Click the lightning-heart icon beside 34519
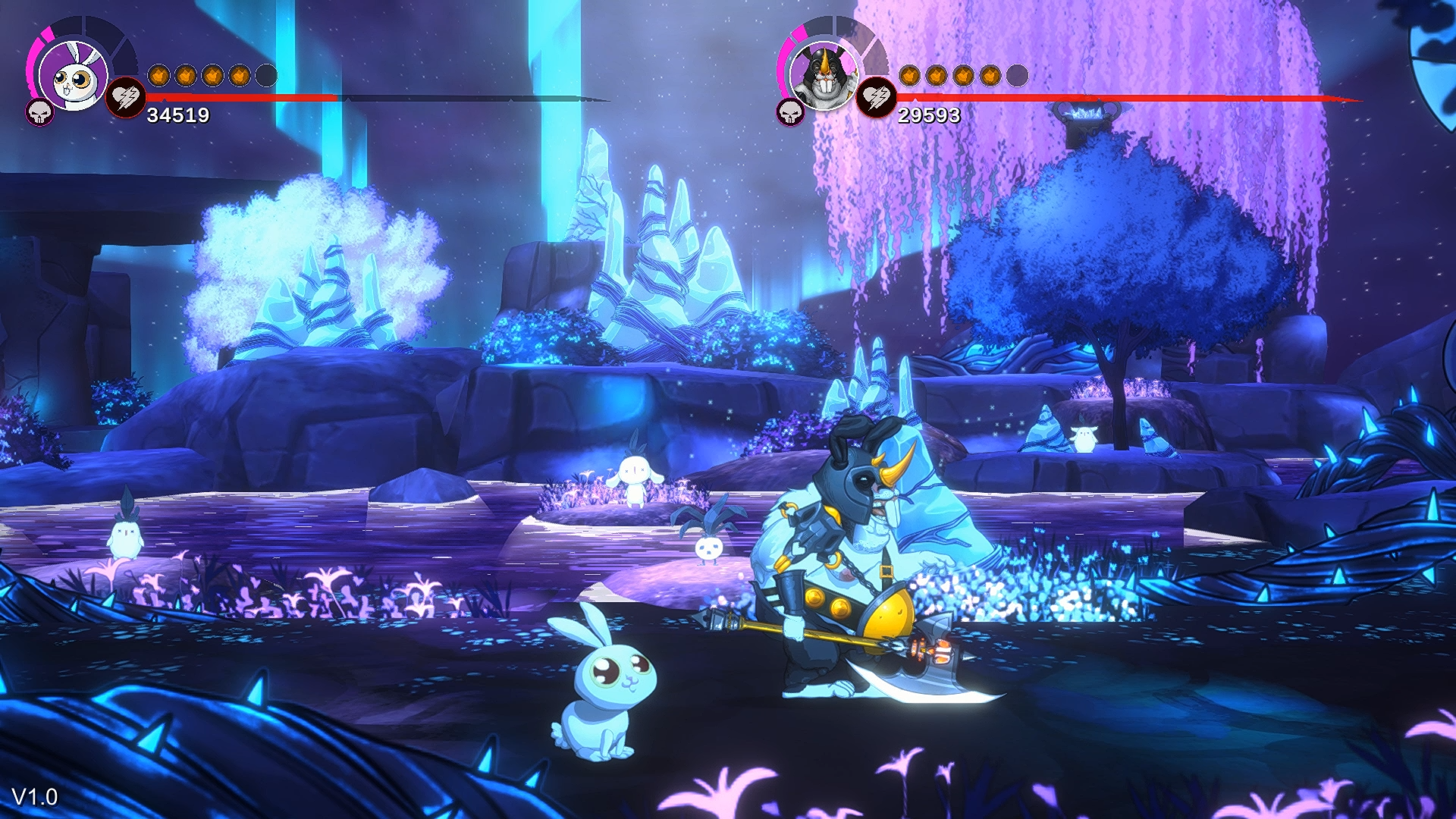The width and height of the screenshot is (1456, 819). [x=127, y=99]
